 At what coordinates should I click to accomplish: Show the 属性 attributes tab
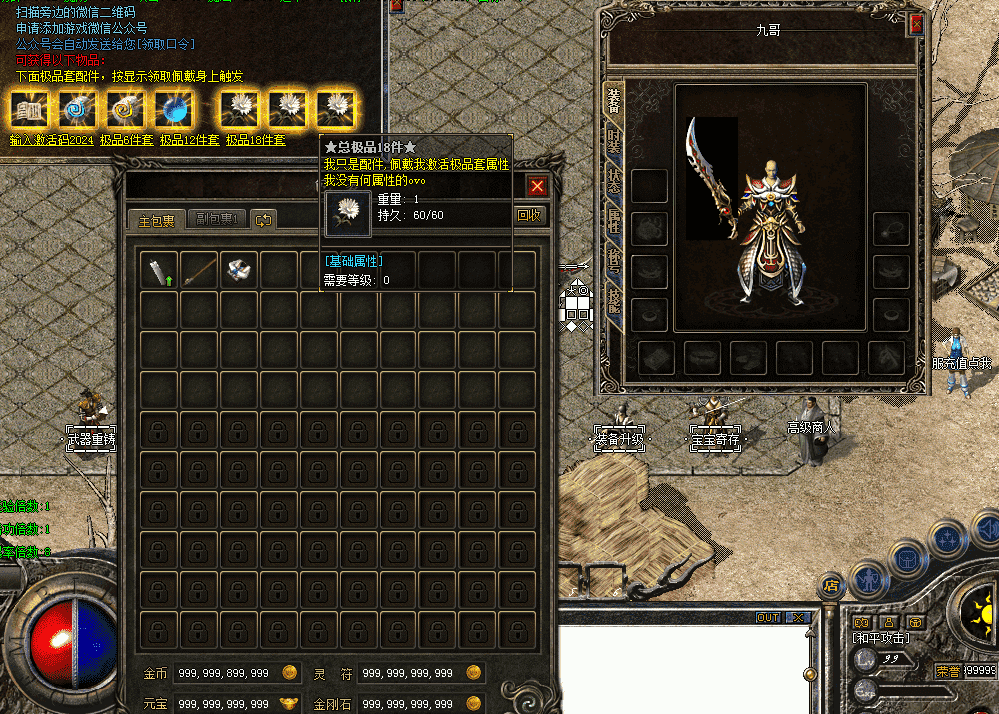coord(613,222)
